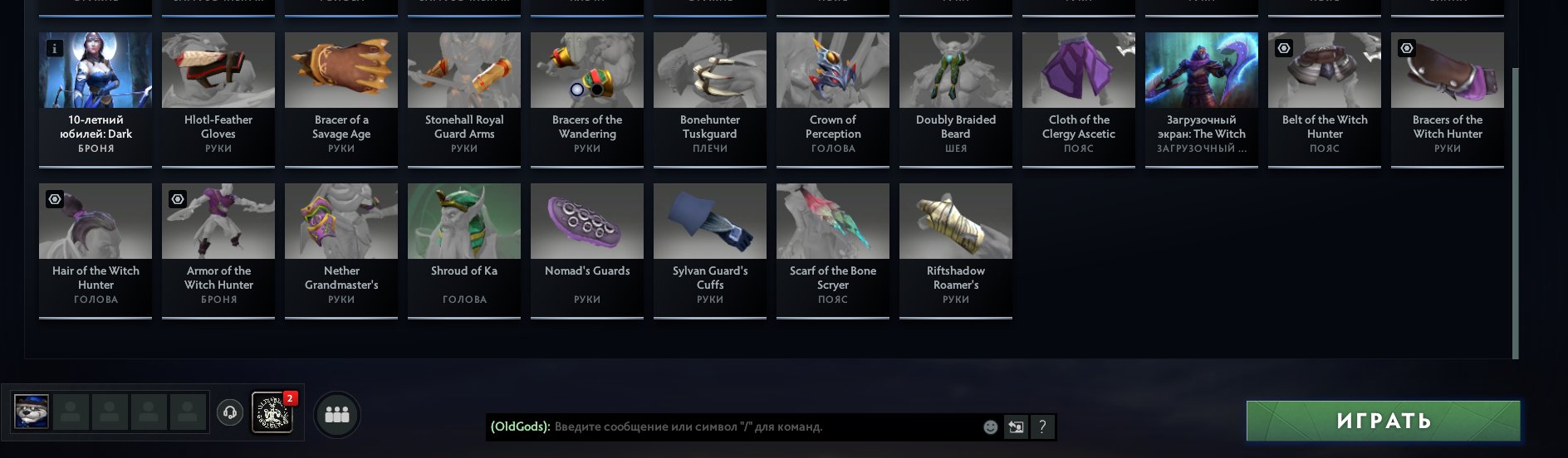Viewport: 1568px width, 458px height.
Task: Select the Hlotl-Feather Gloves item
Action: [x=218, y=98]
